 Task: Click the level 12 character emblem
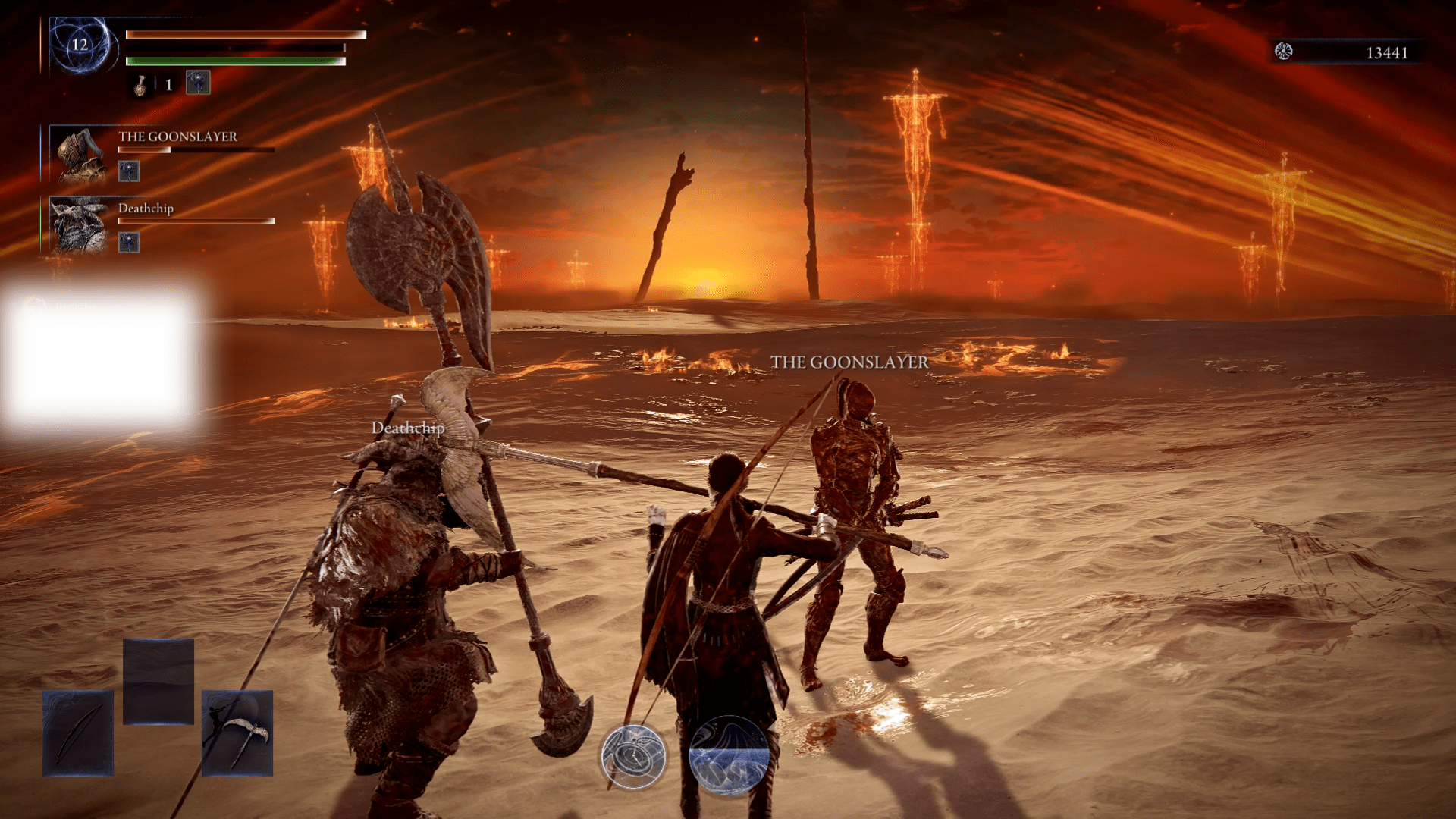pyautogui.click(x=80, y=45)
